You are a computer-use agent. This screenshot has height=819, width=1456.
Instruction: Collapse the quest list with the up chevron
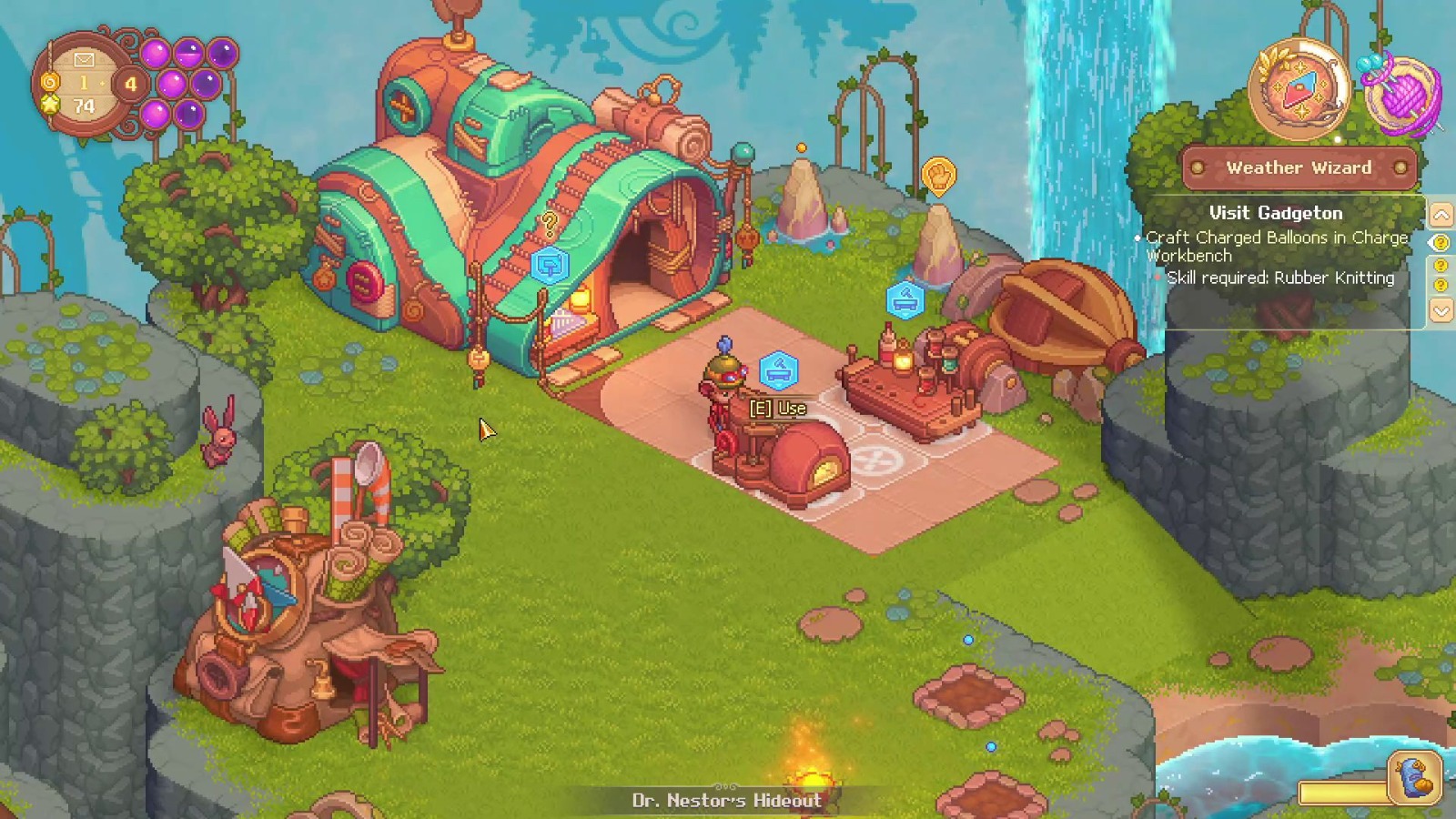tap(1442, 216)
